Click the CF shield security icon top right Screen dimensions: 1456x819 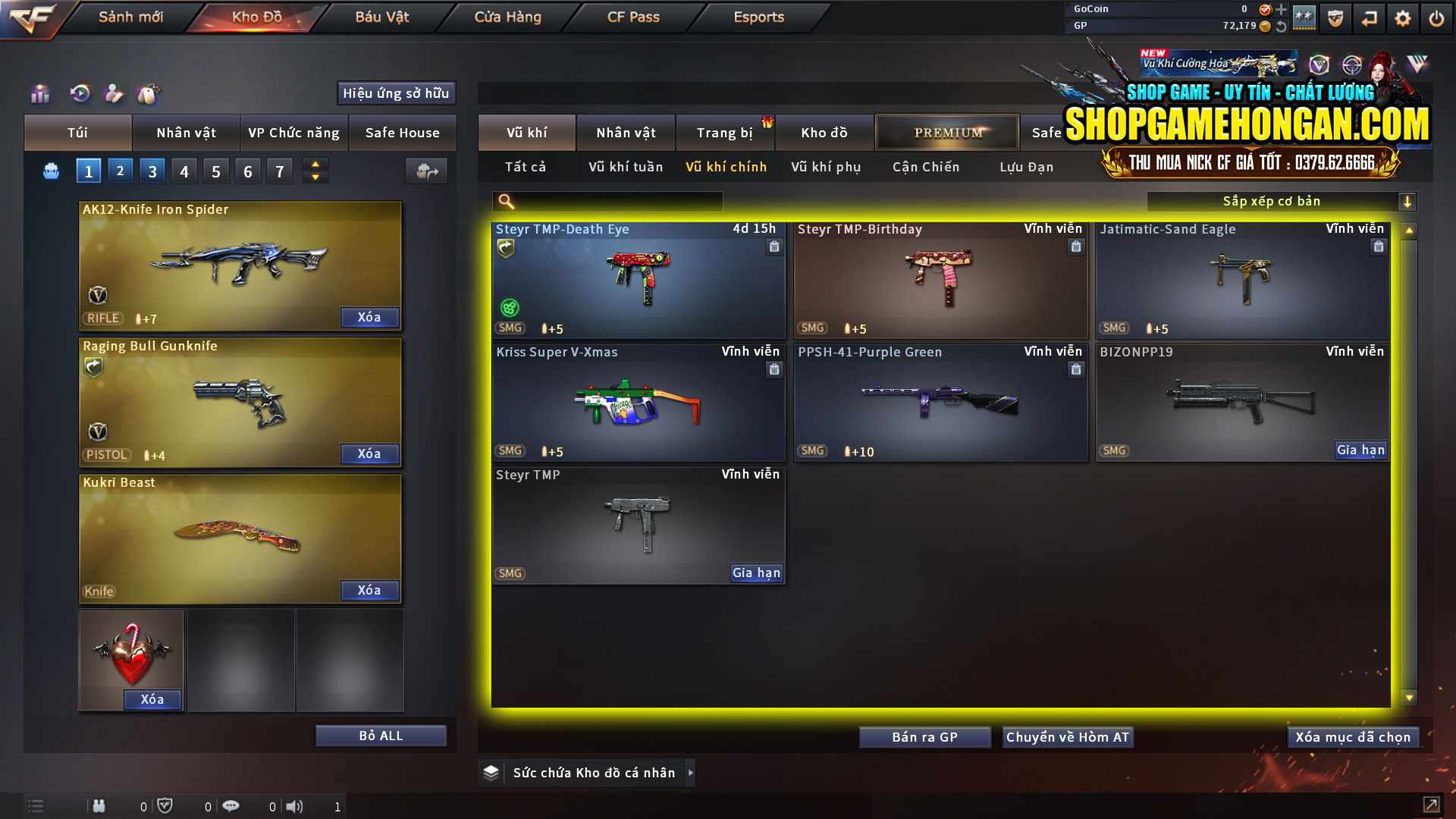(1335, 17)
